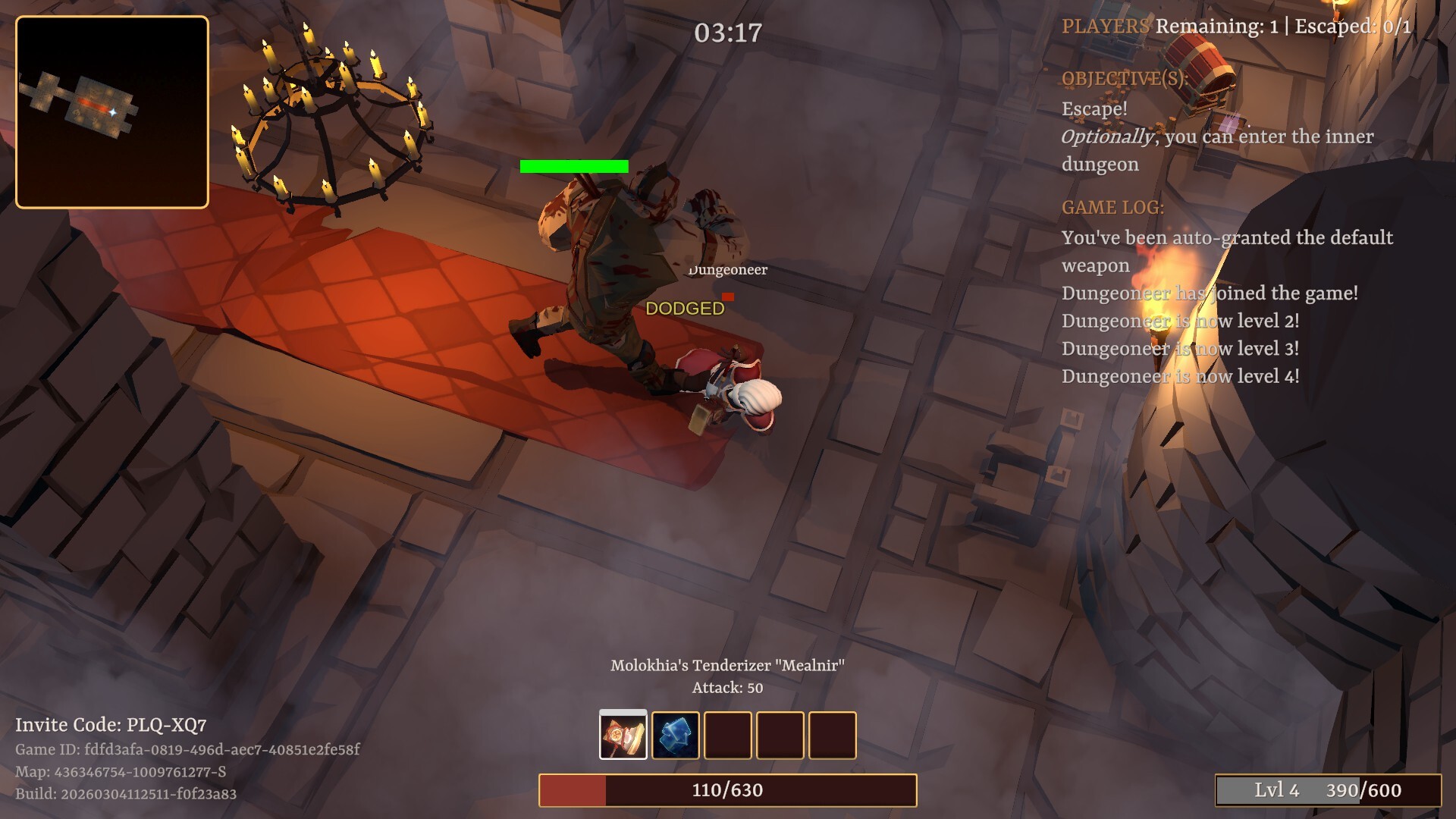Viewport: 1456px width, 819px height.
Task: Open the minimap in the top-left corner
Action: point(112,114)
